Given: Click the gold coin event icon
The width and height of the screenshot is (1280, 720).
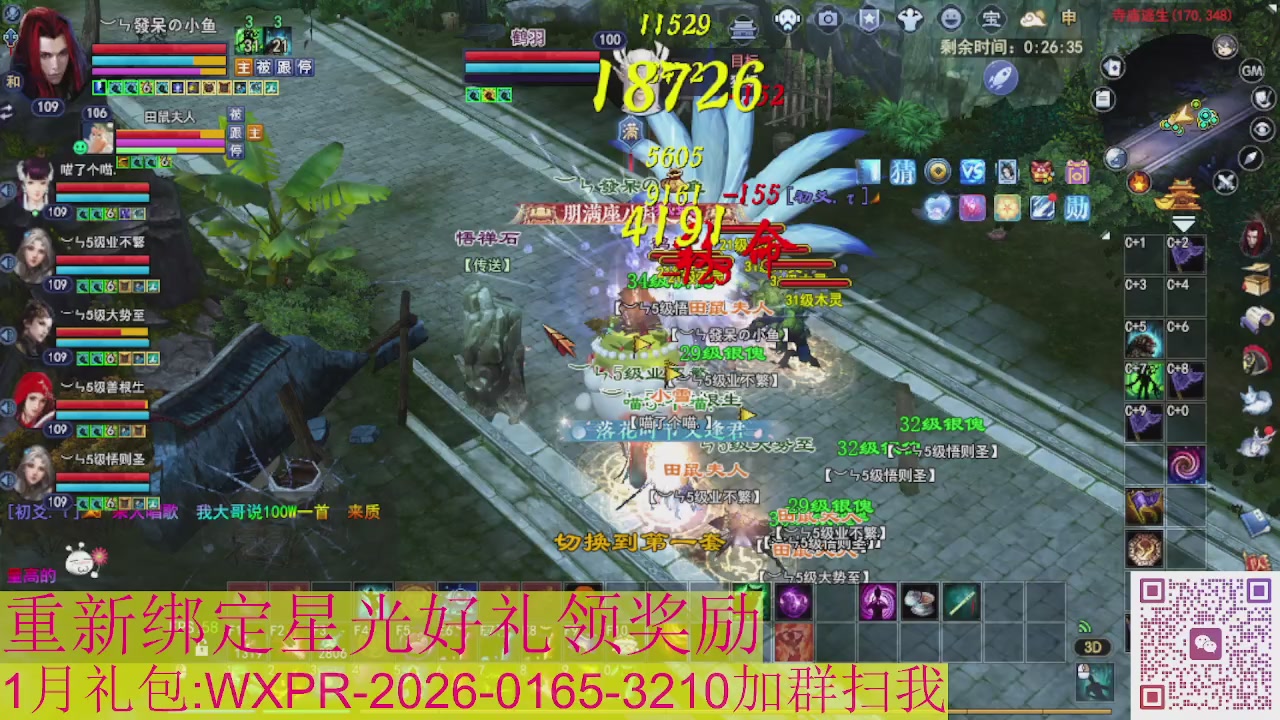Looking at the screenshot, I should tap(936, 172).
